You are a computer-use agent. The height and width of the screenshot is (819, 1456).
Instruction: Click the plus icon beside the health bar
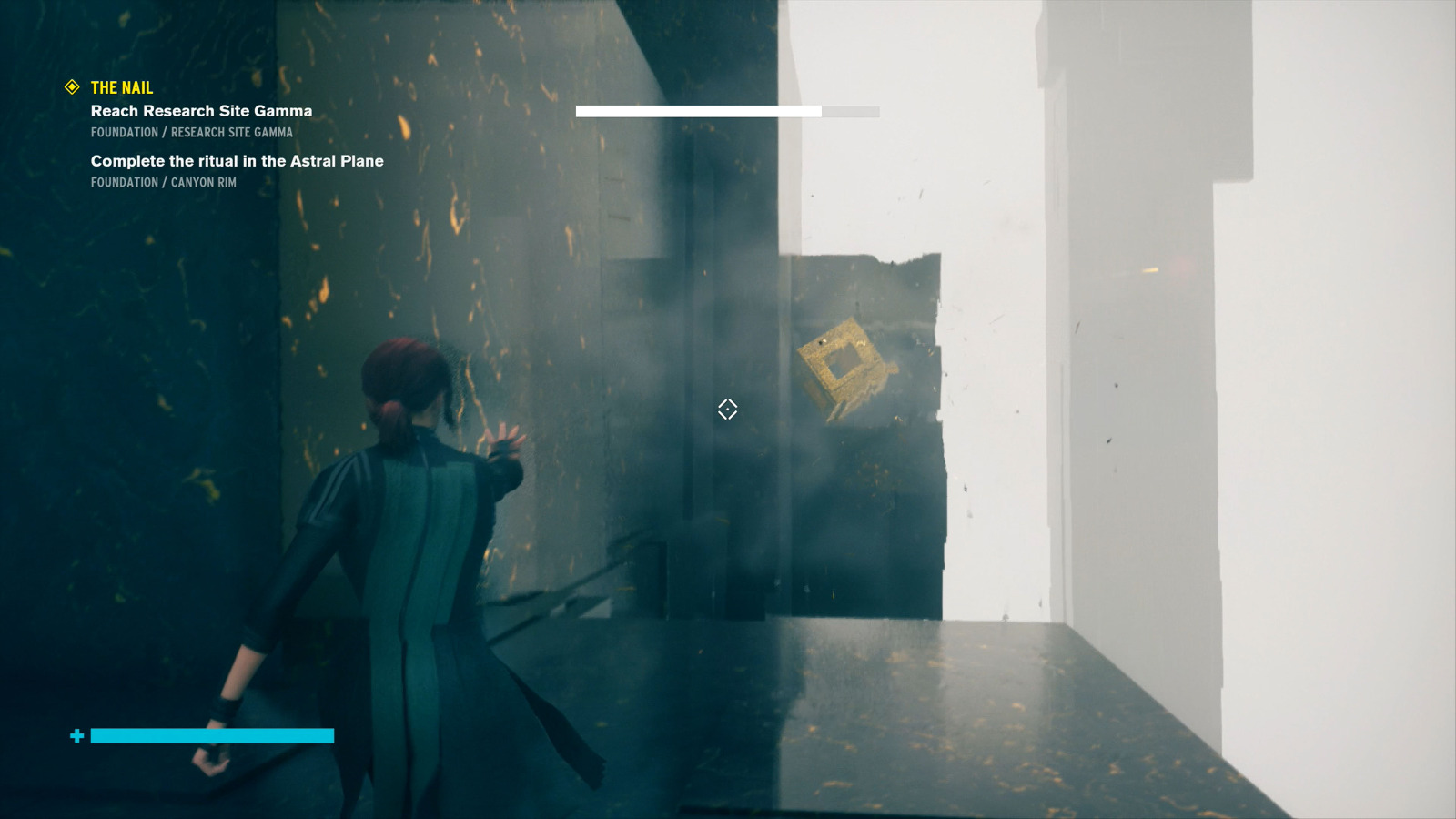77,735
